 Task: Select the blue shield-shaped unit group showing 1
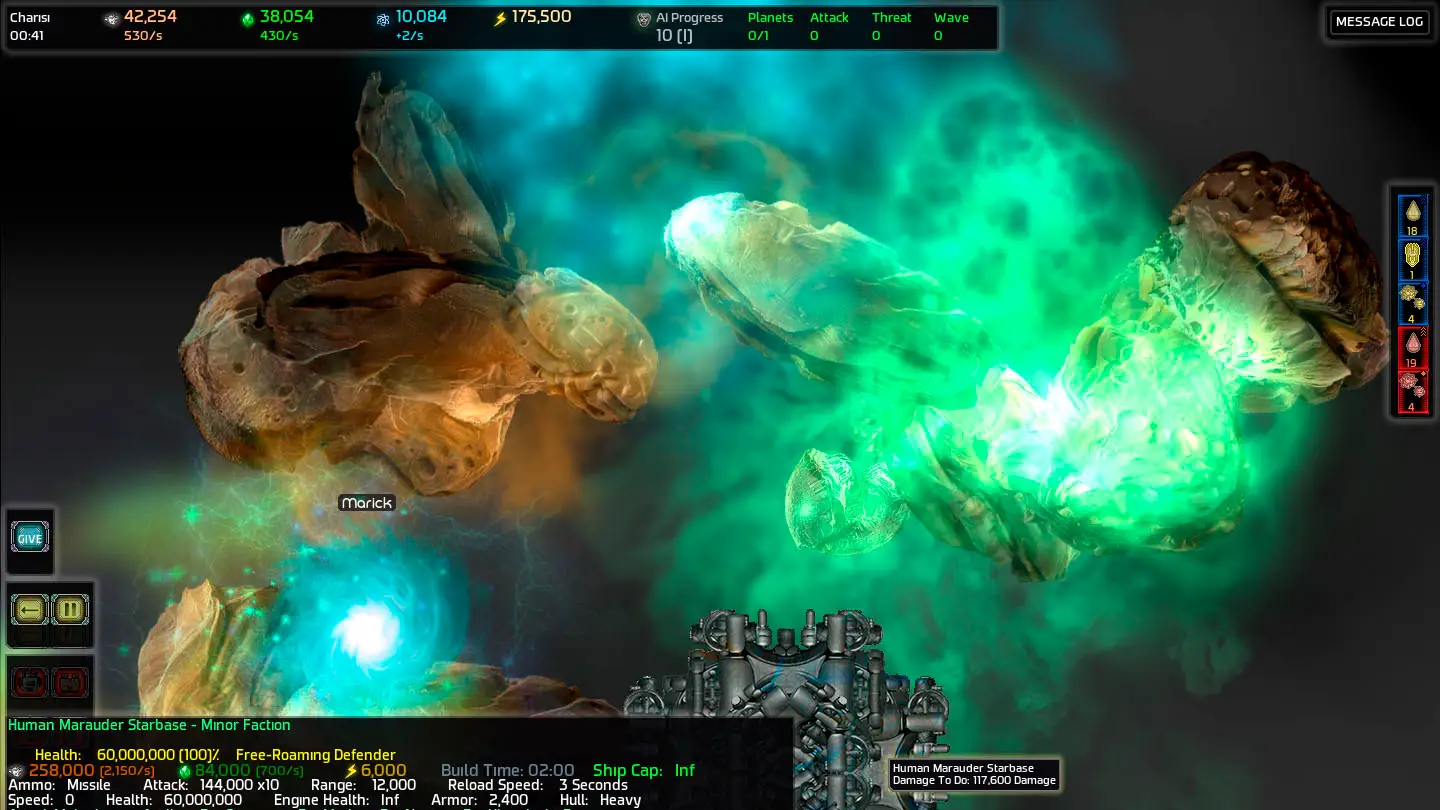tap(1413, 260)
